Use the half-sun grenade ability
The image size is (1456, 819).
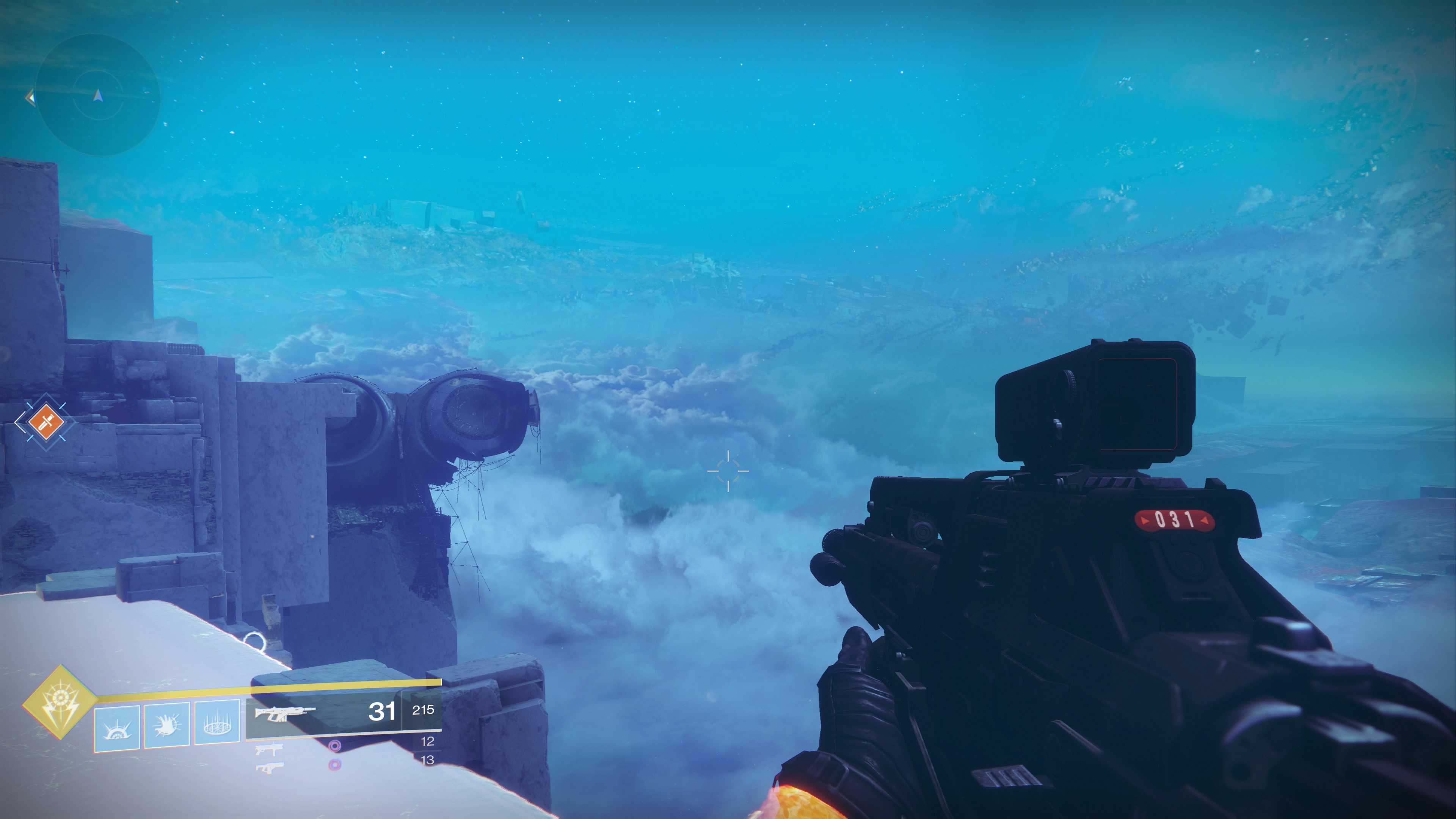(x=117, y=728)
